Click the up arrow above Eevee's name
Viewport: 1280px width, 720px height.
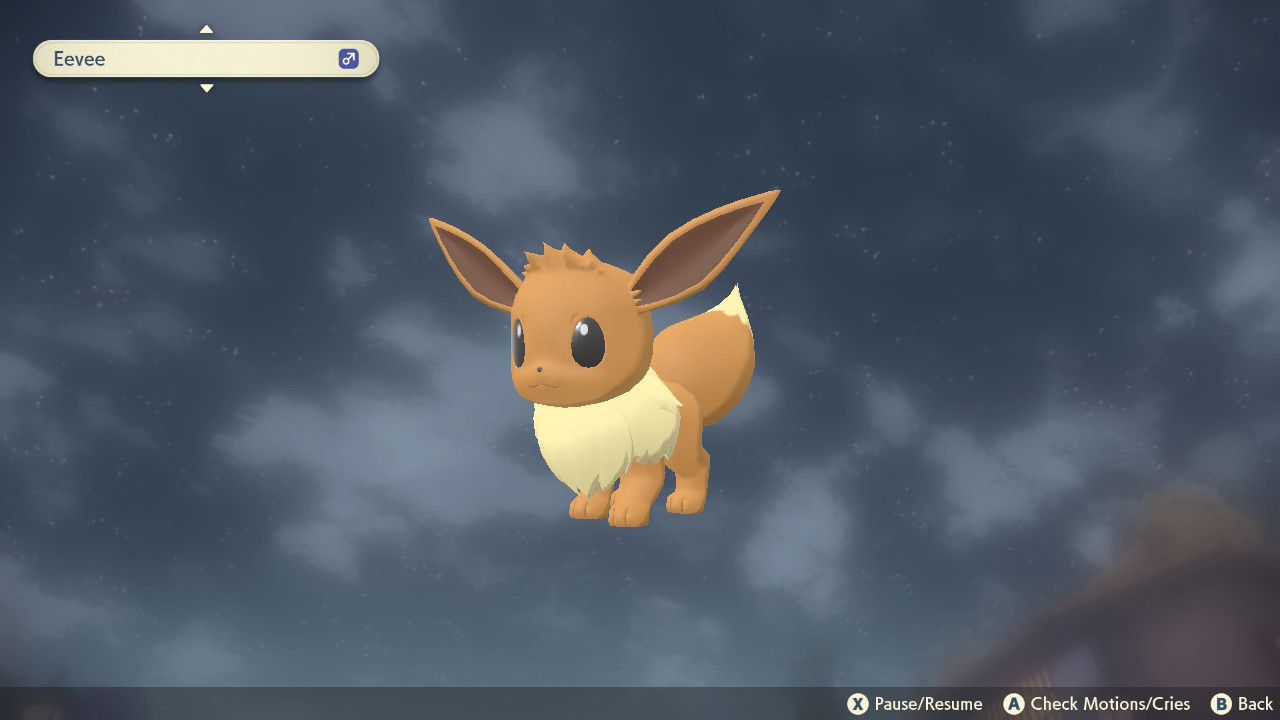pyautogui.click(x=206, y=29)
